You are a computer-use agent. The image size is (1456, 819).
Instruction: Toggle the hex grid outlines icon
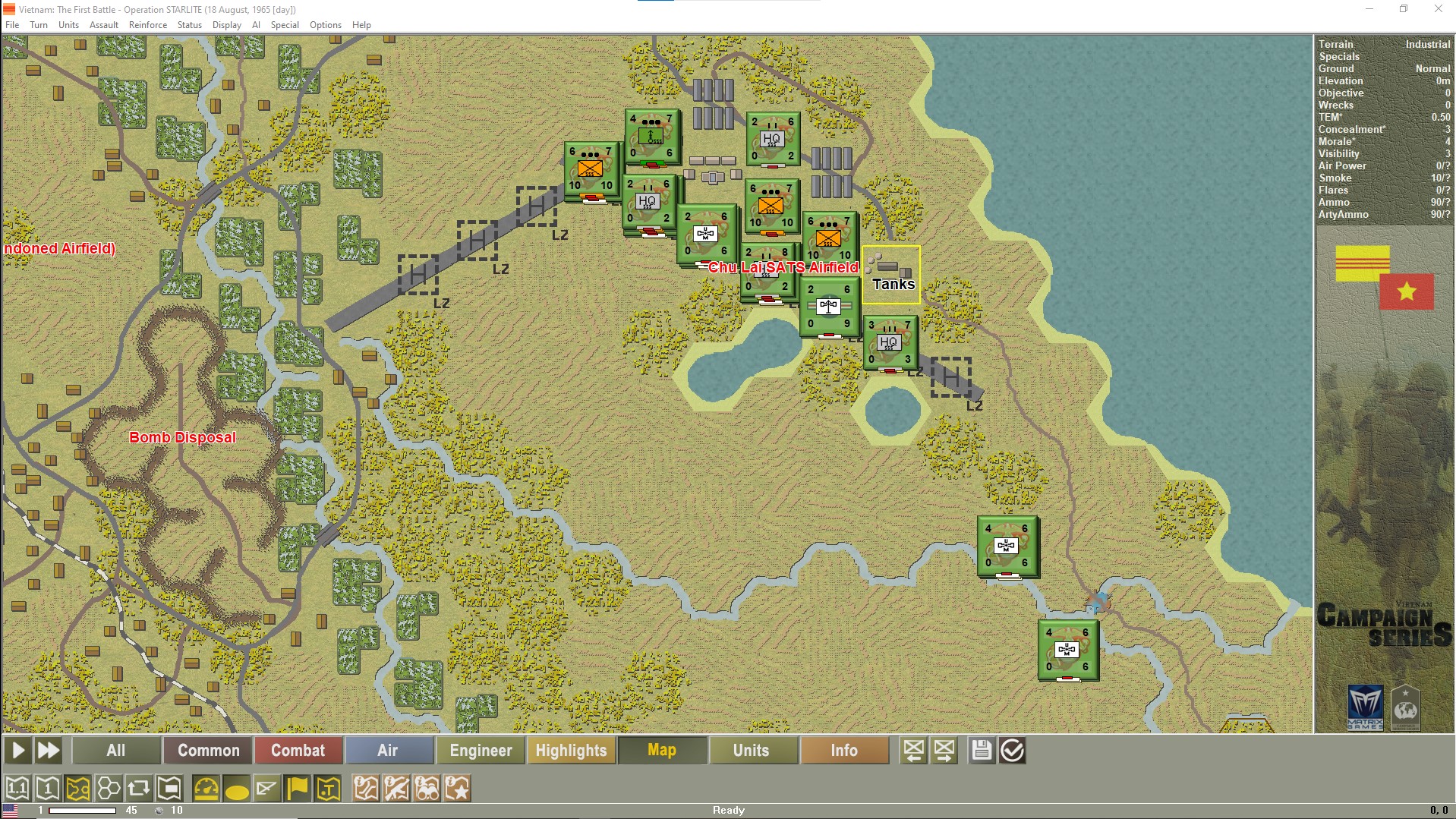(x=109, y=788)
